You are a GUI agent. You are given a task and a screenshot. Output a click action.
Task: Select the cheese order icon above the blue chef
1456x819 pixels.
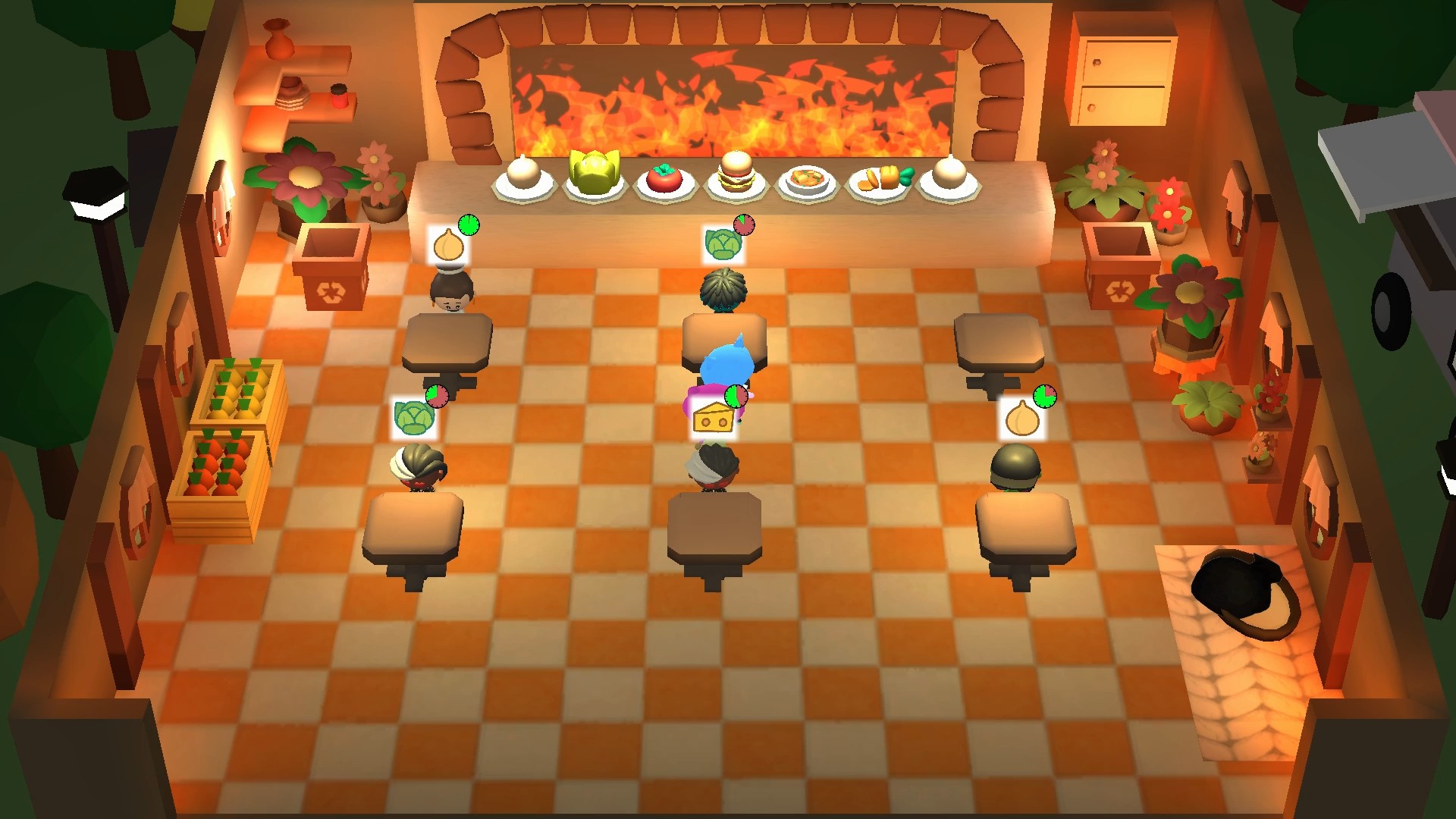click(x=713, y=416)
